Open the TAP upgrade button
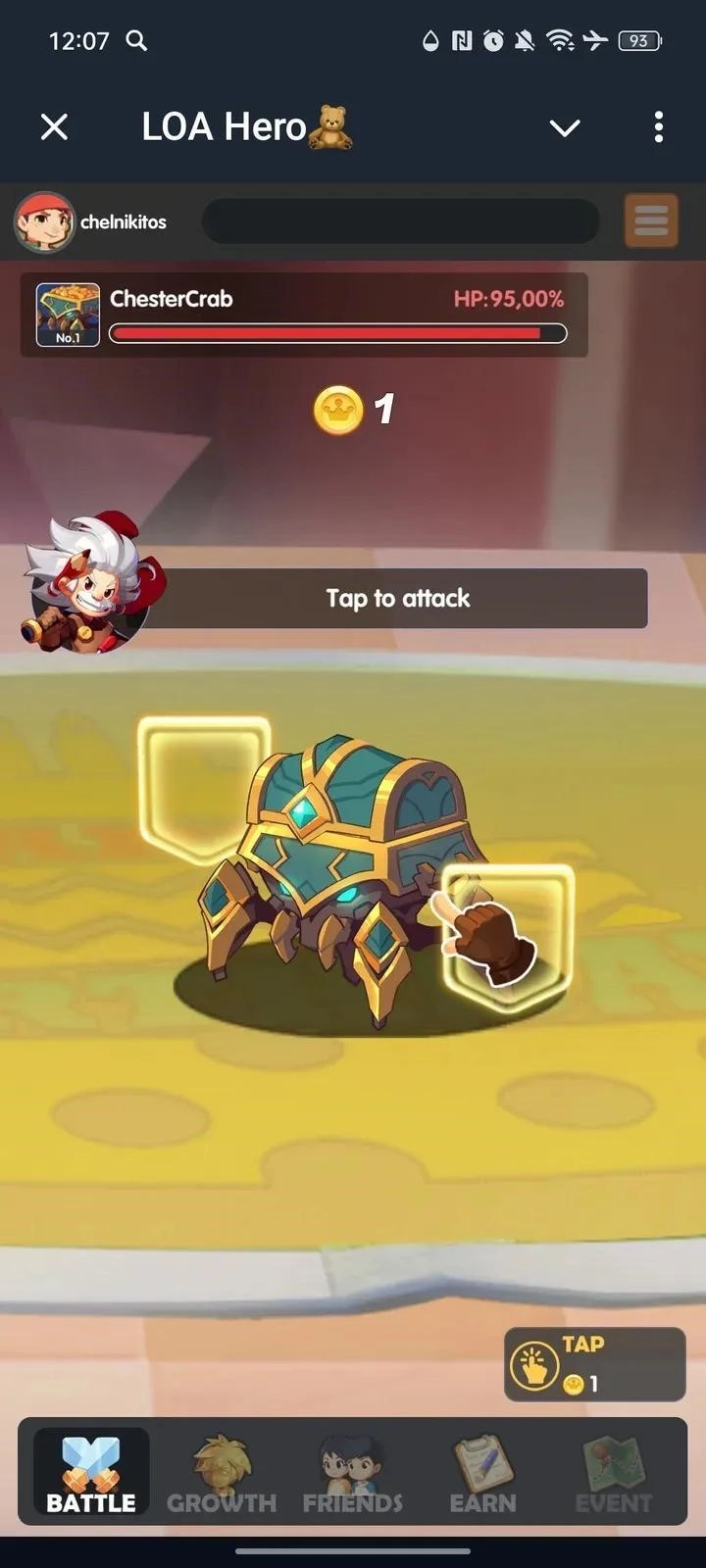Viewport: 706px width, 1568px height. point(594,1363)
